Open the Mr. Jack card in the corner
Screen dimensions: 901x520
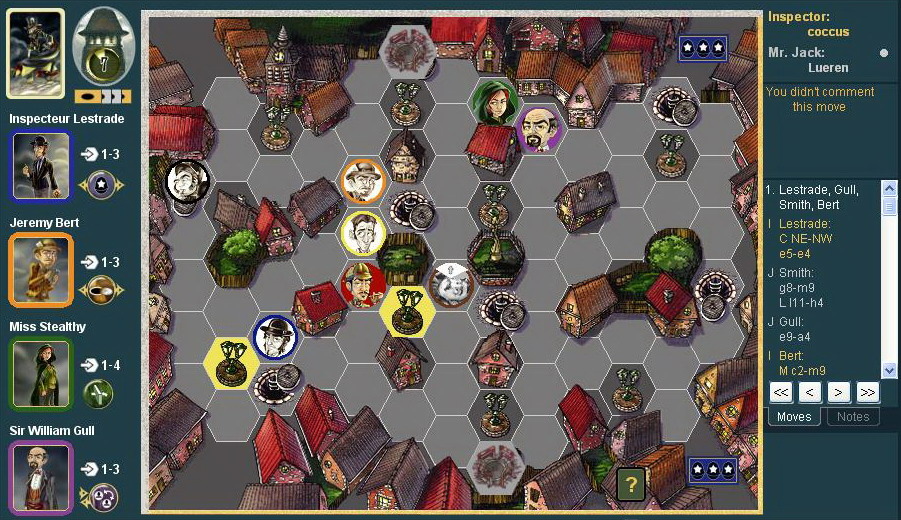click(x=36, y=53)
